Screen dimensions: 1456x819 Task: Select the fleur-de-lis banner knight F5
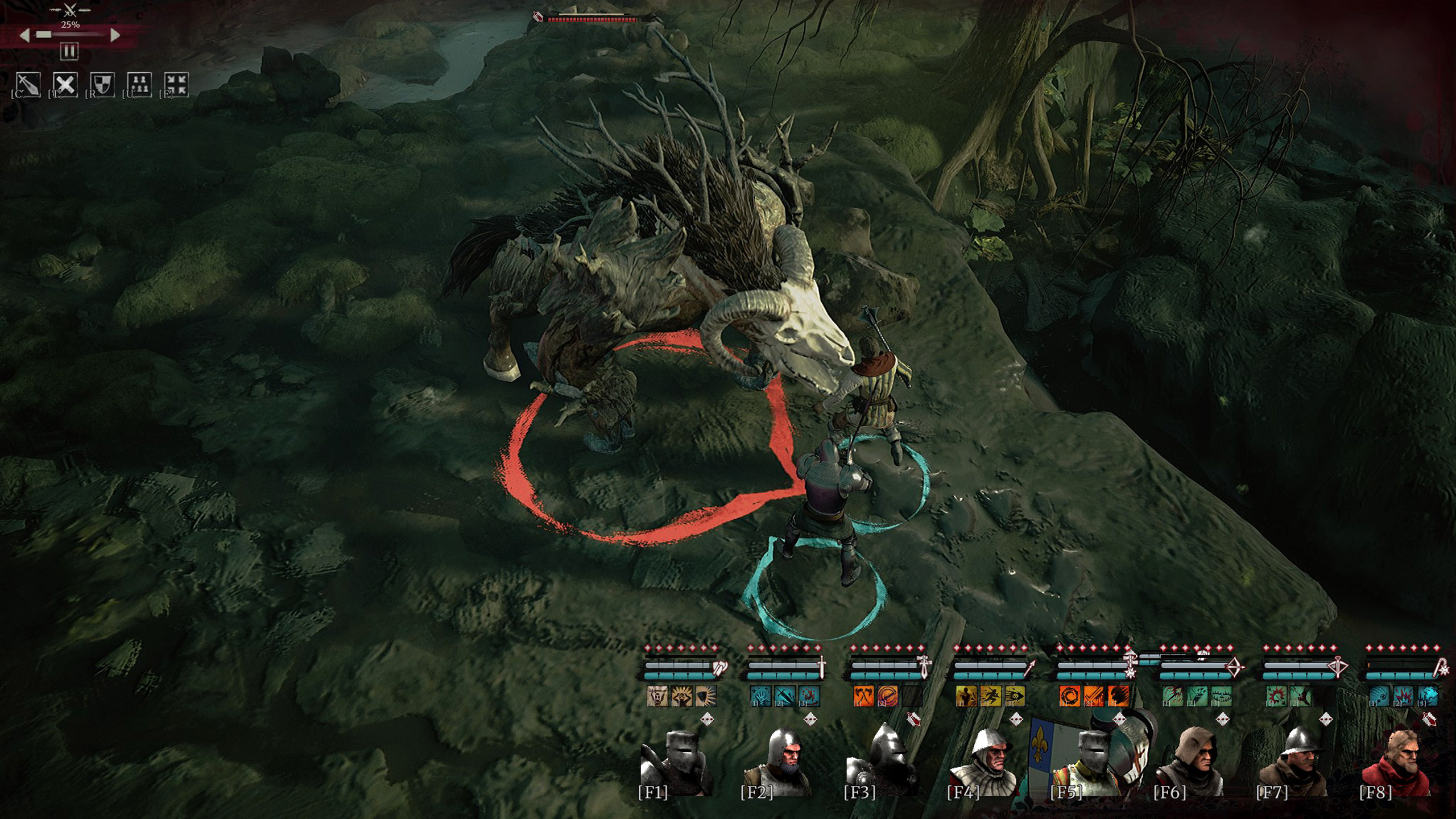[x=1081, y=762]
